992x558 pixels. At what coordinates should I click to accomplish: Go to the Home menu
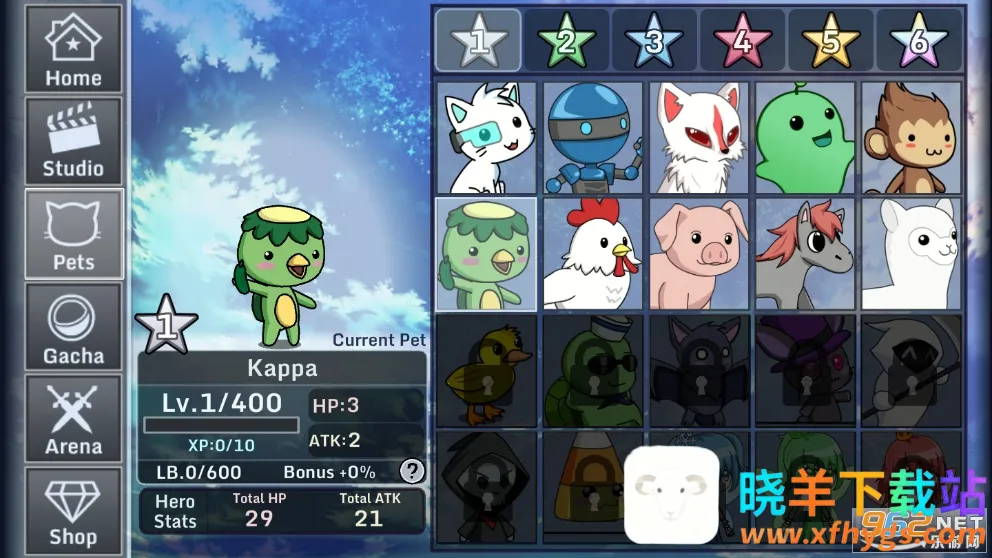(x=73, y=49)
